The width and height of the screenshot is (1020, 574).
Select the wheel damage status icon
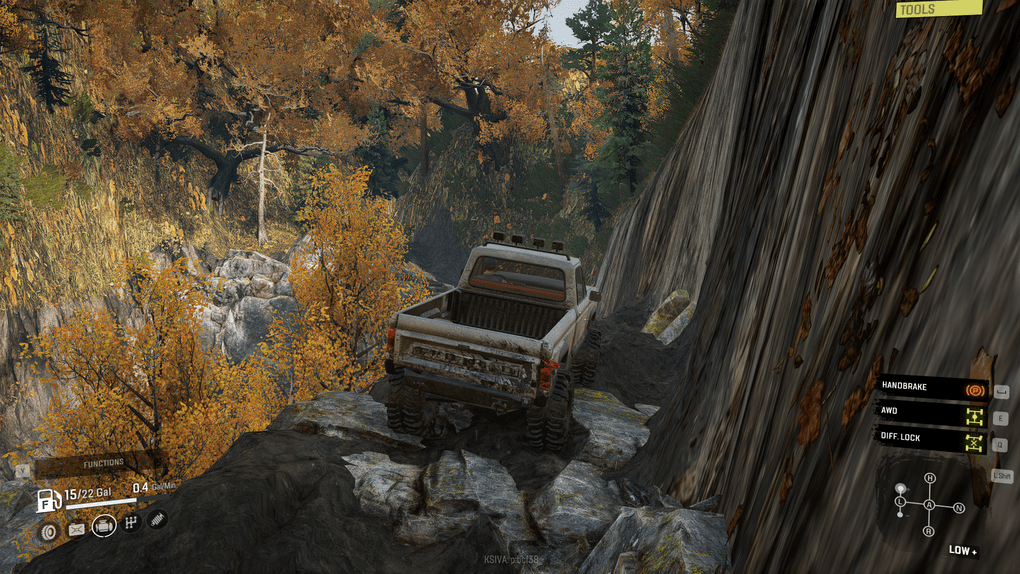pyautogui.click(x=48, y=529)
